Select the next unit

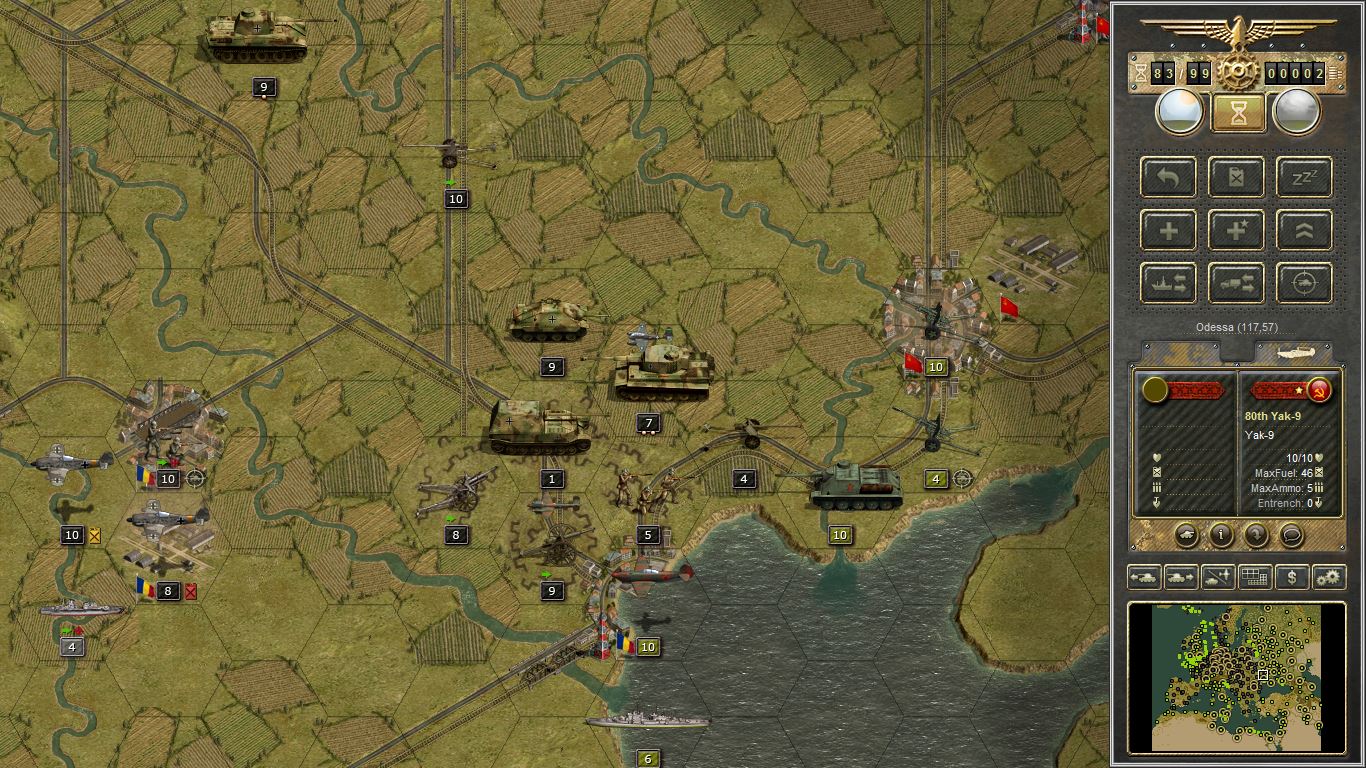click(1180, 577)
